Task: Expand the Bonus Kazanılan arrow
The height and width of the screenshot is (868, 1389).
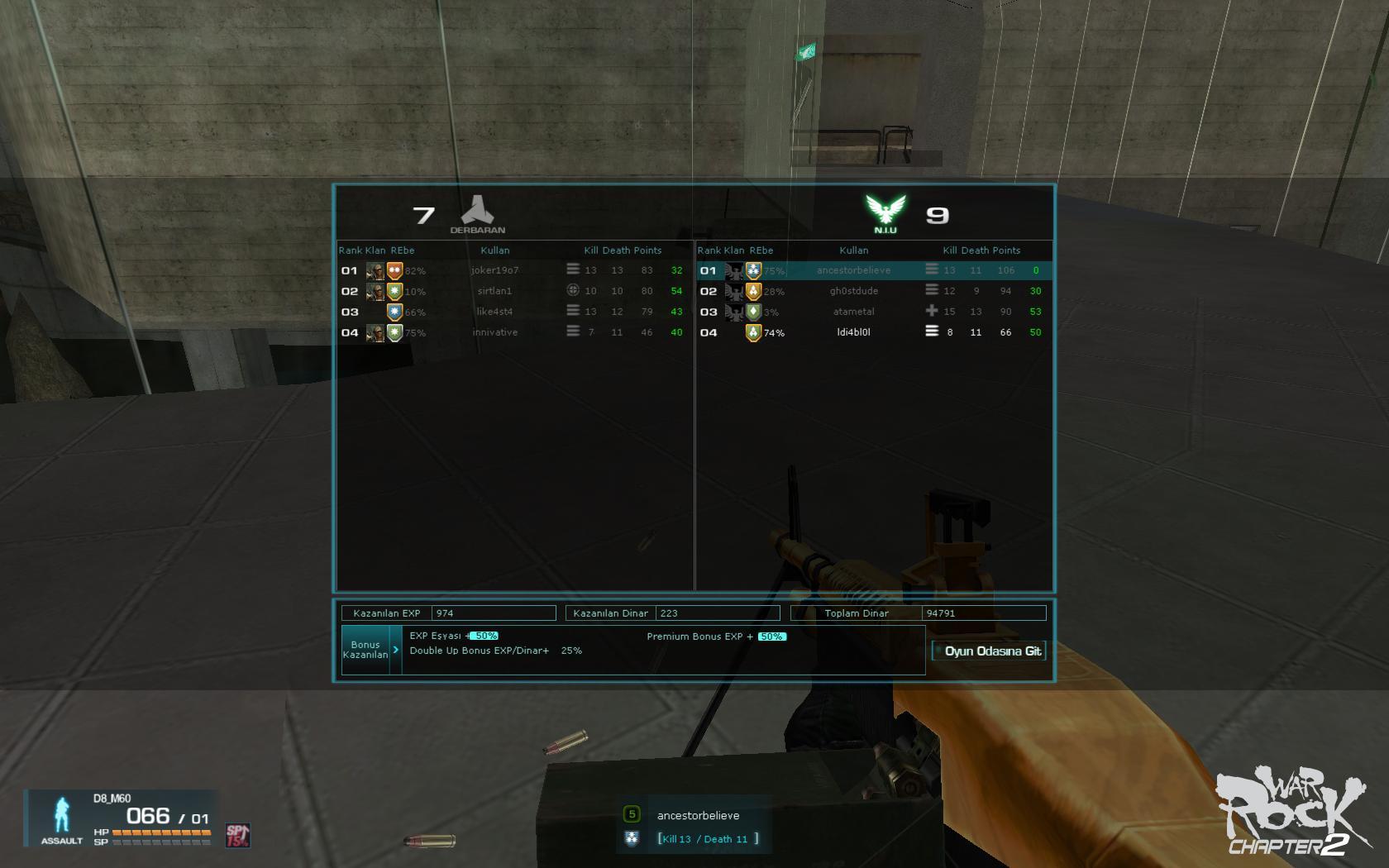Action: (x=396, y=650)
